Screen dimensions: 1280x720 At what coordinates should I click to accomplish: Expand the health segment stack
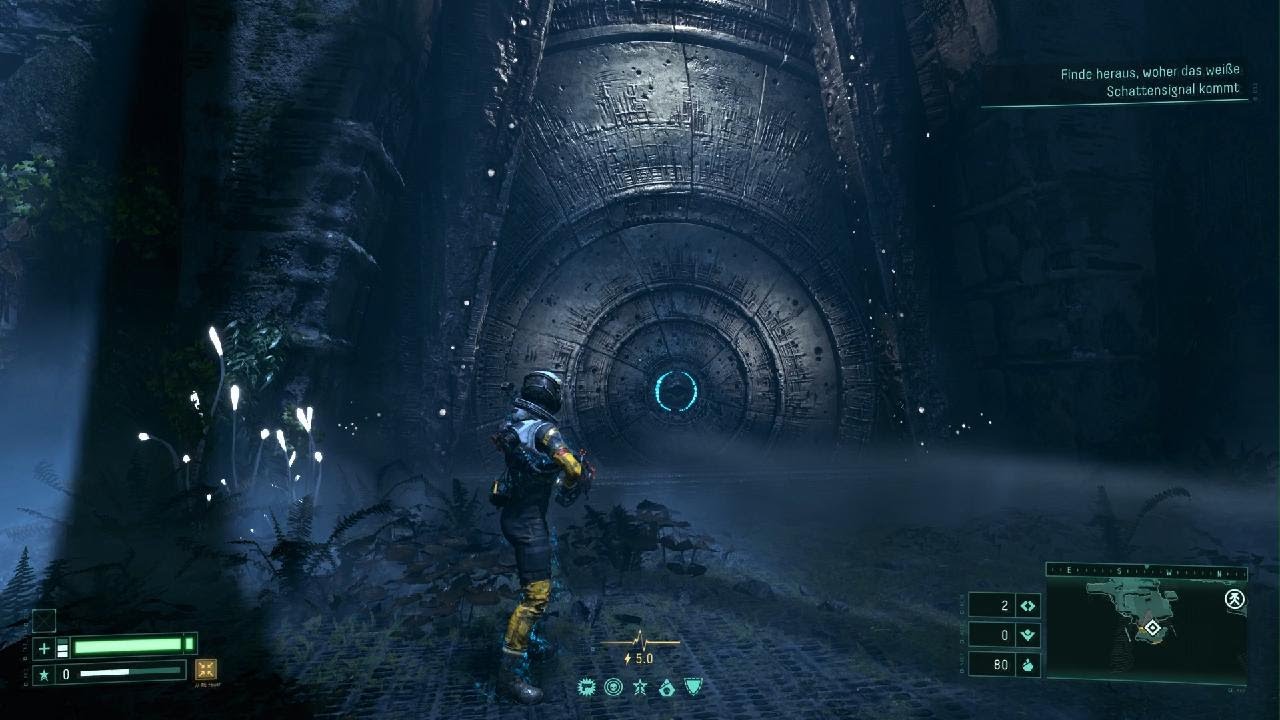[x=62, y=646]
